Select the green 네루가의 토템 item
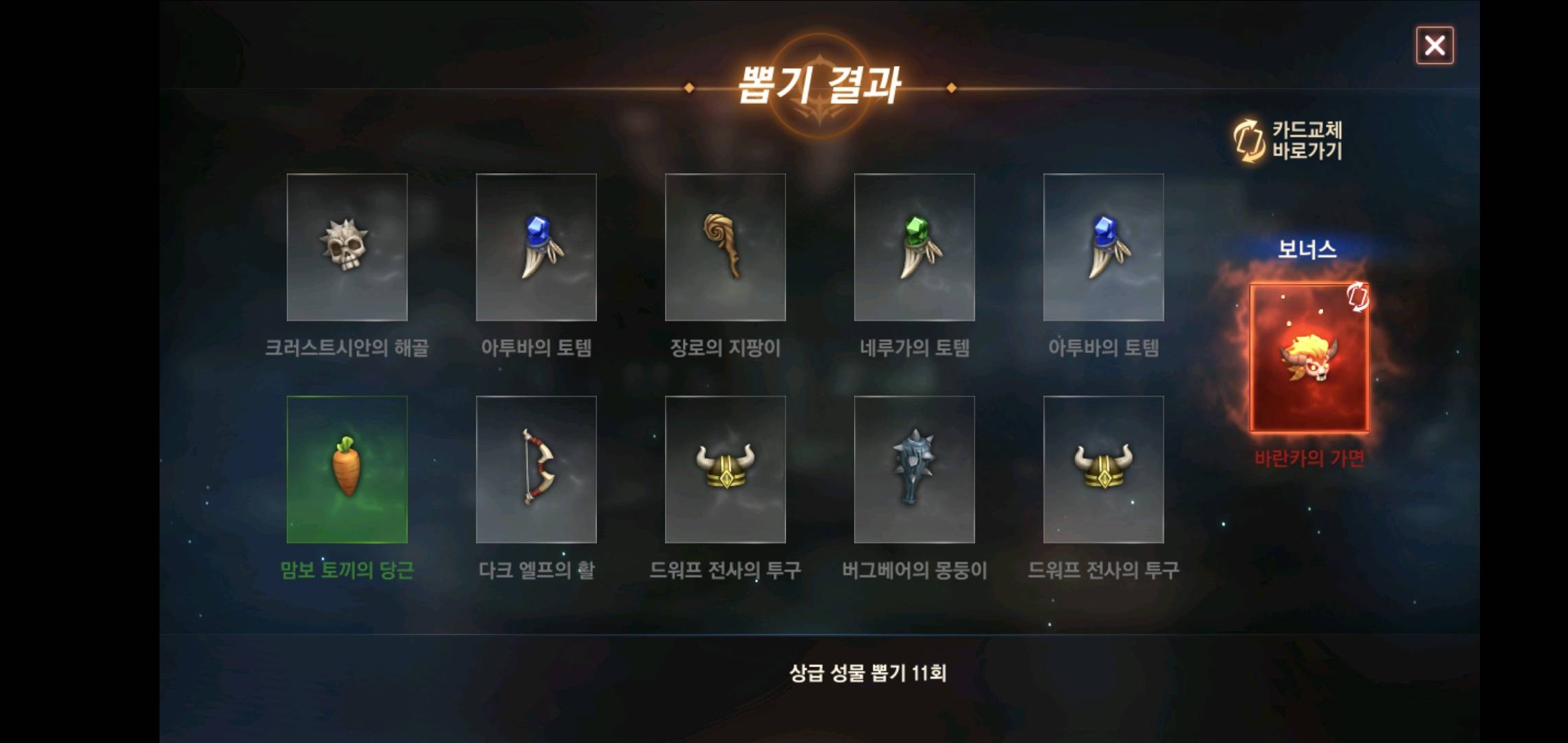The image size is (1568, 743). pyautogui.click(x=915, y=249)
